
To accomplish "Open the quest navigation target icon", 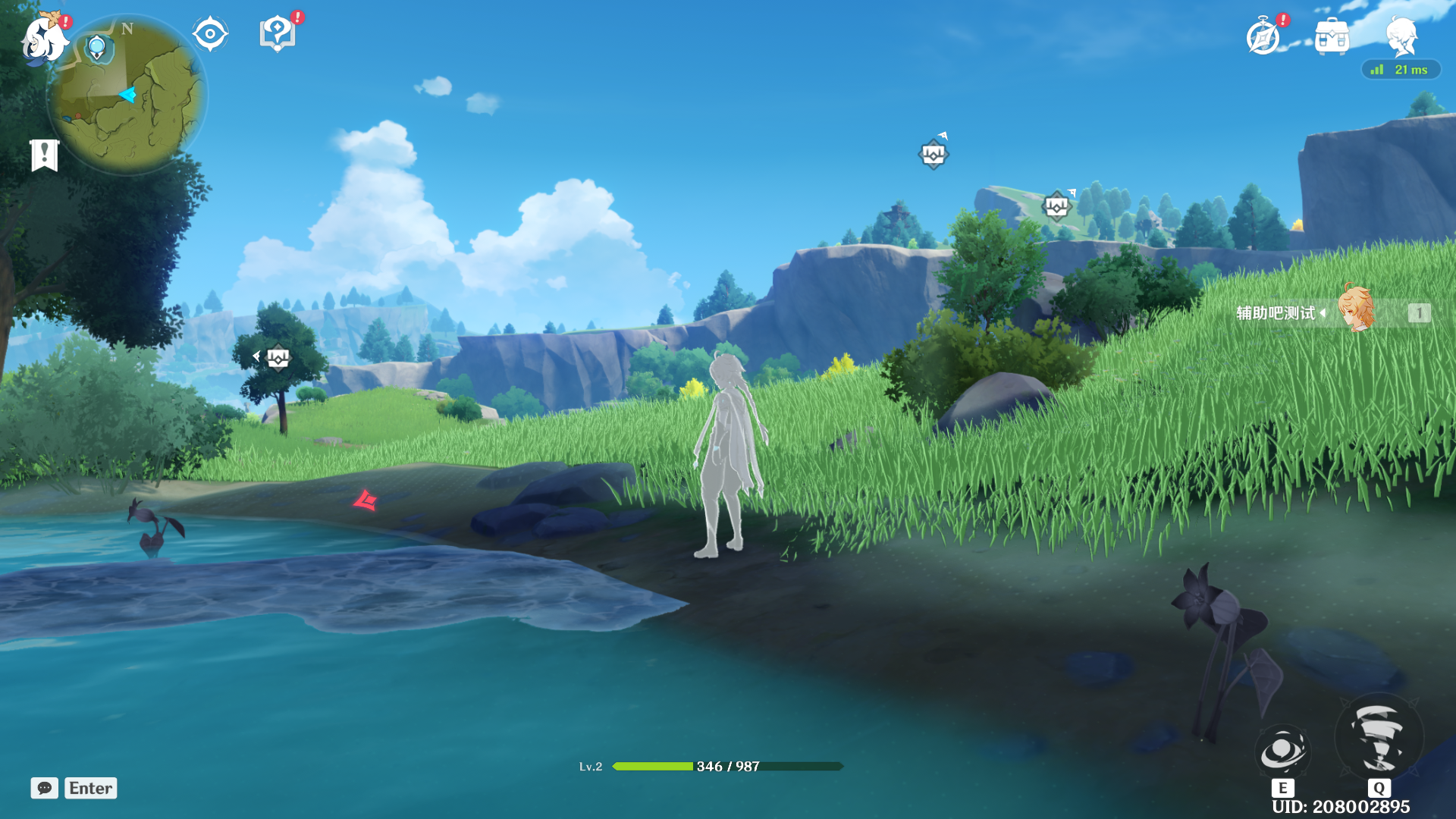I will [x=210, y=34].
